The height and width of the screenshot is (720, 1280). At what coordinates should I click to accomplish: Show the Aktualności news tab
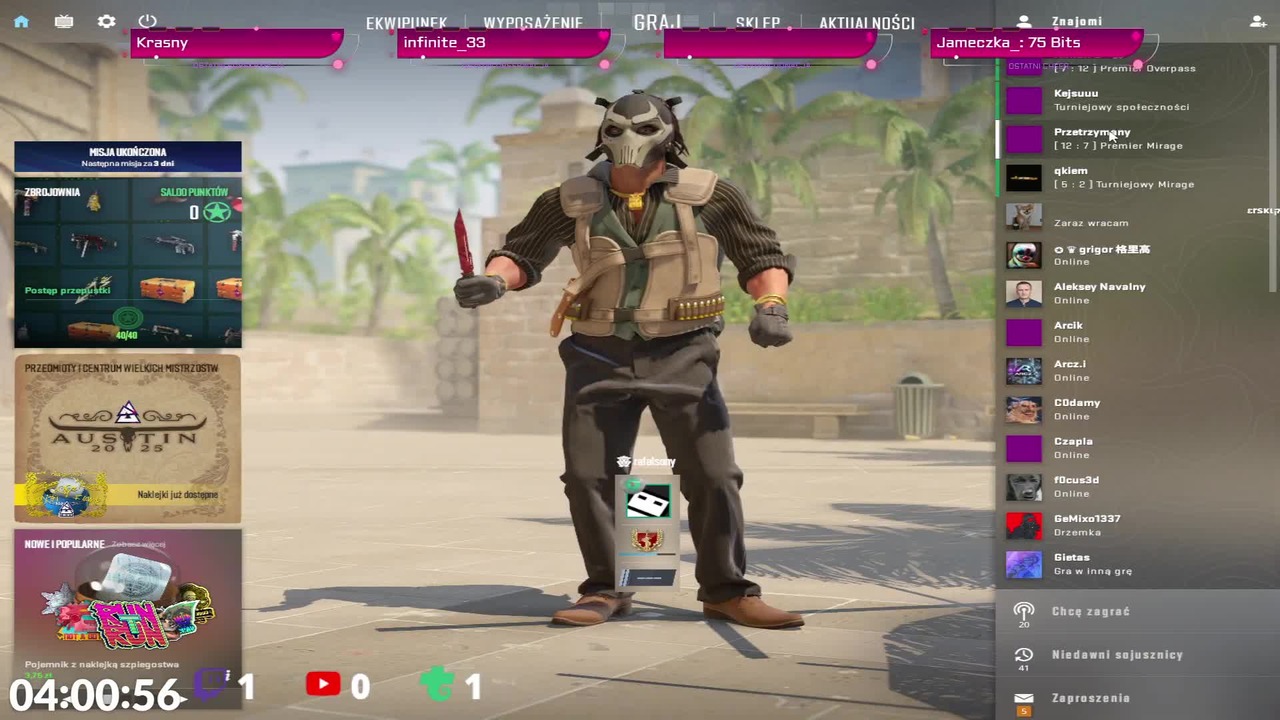click(866, 23)
